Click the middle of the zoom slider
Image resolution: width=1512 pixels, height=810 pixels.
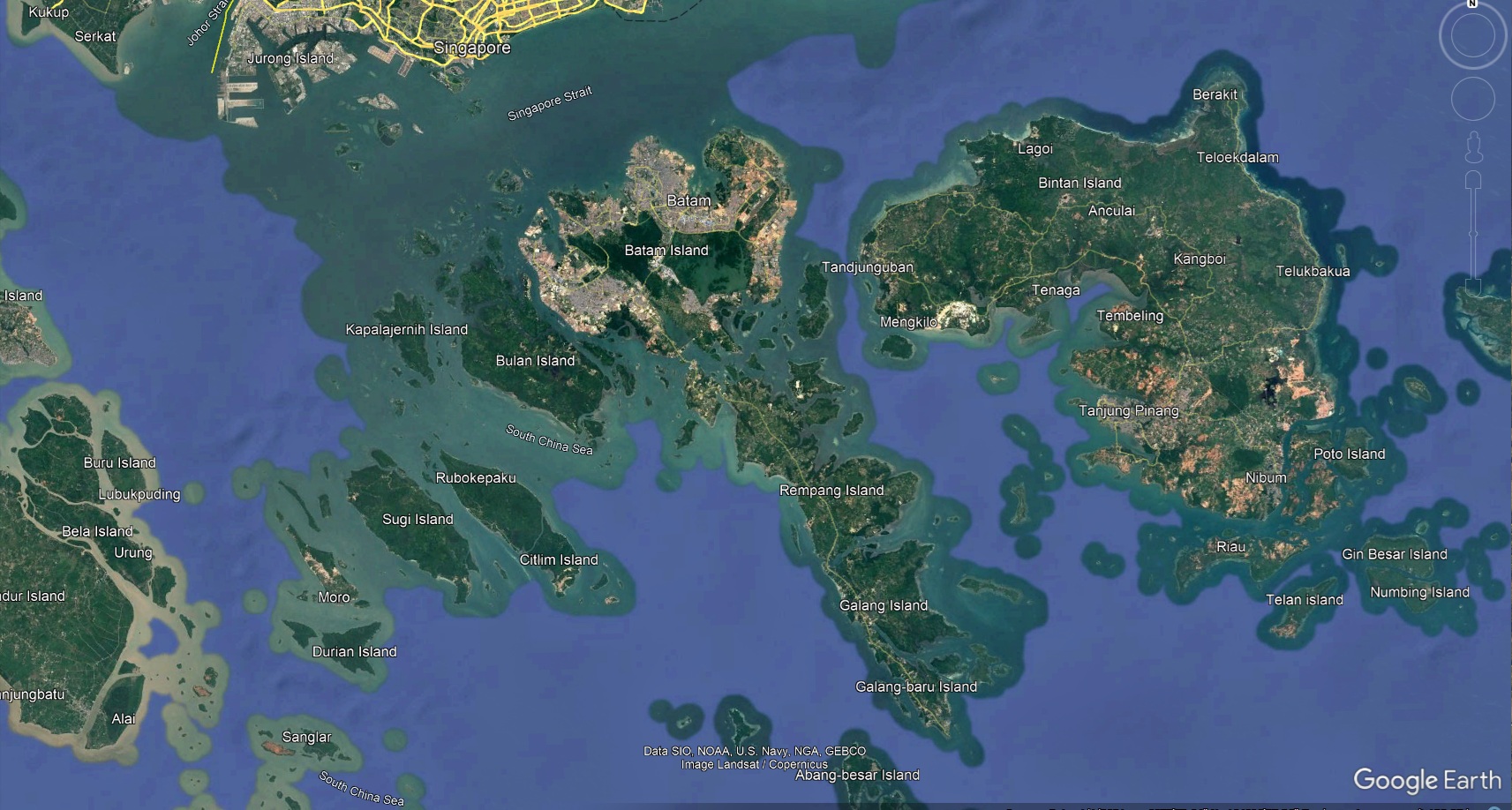[1472, 234]
